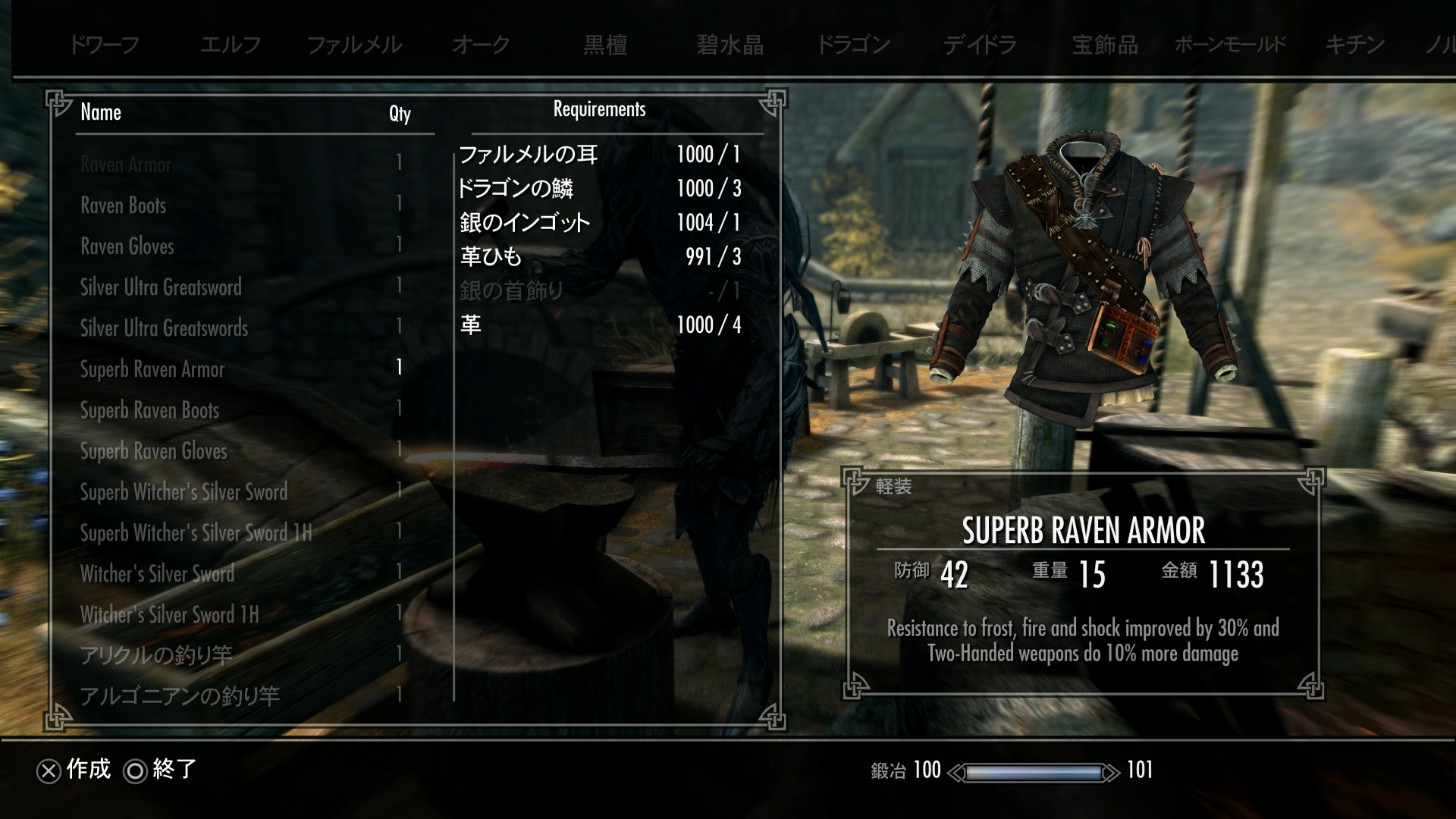
Task: Select the Silver Ultra Greatsword entry
Action: point(161,287)
